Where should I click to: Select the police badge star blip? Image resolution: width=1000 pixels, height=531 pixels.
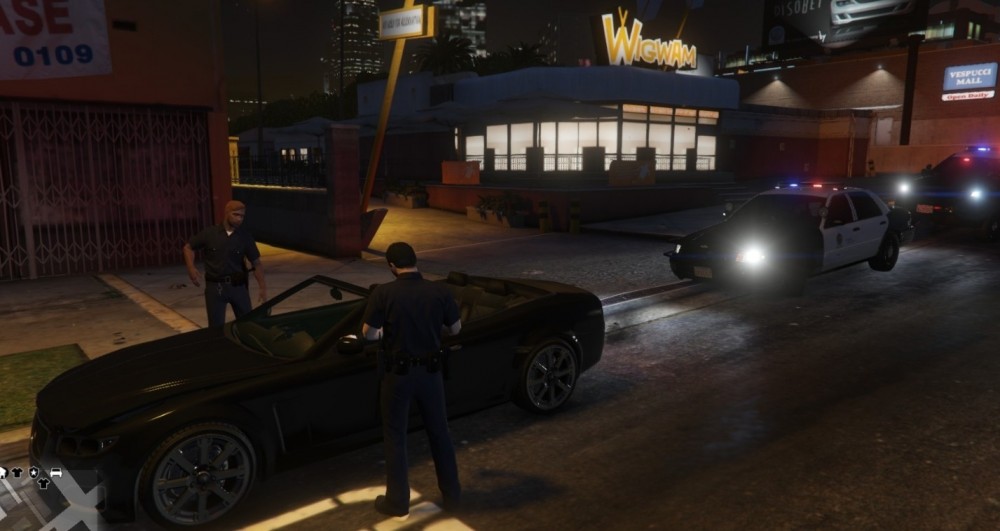tap(34, 472)
